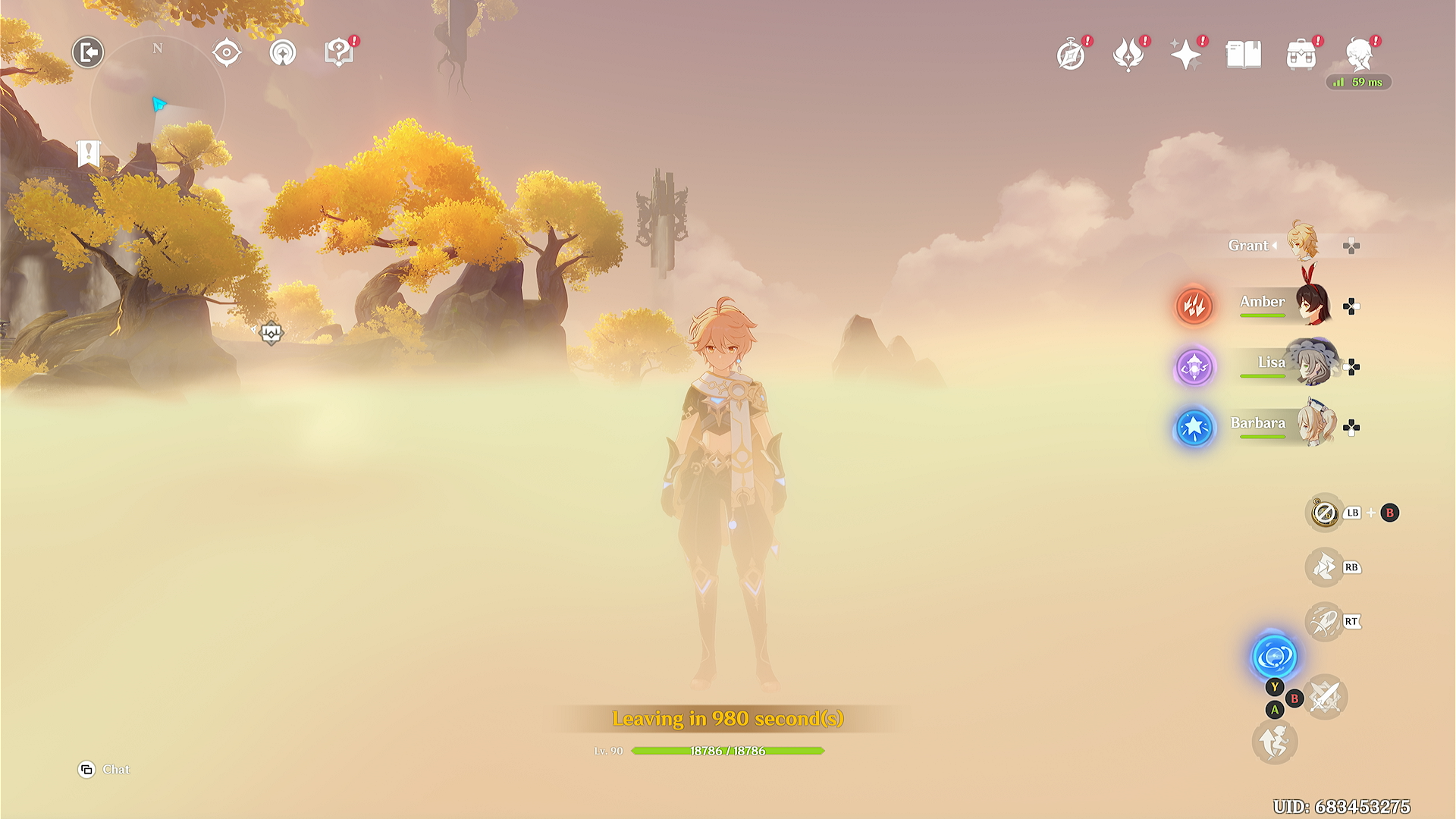Activate the blue elemental burst skill

pos(1274,656)
